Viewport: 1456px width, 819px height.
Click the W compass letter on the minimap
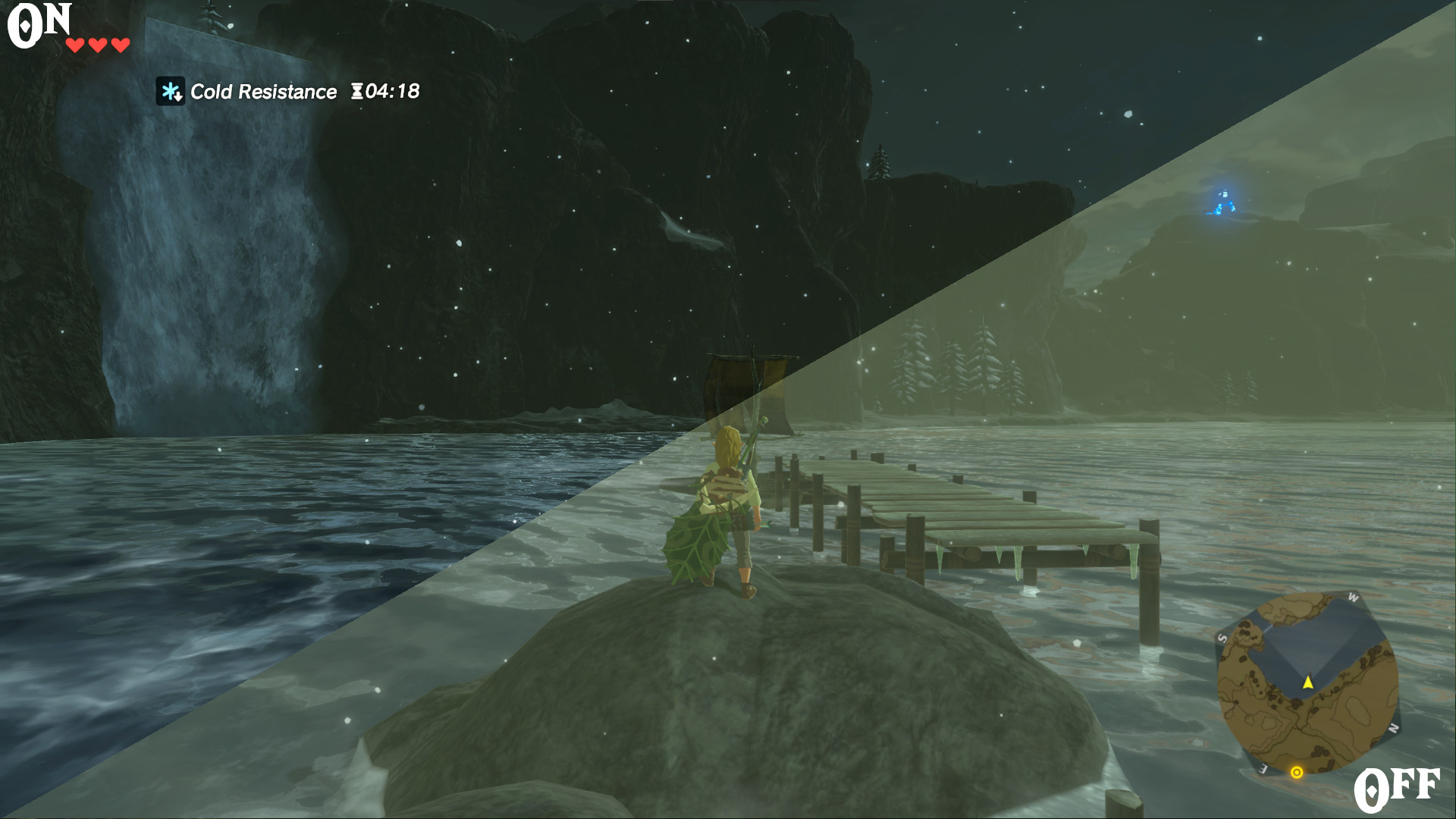(1354, 599)
